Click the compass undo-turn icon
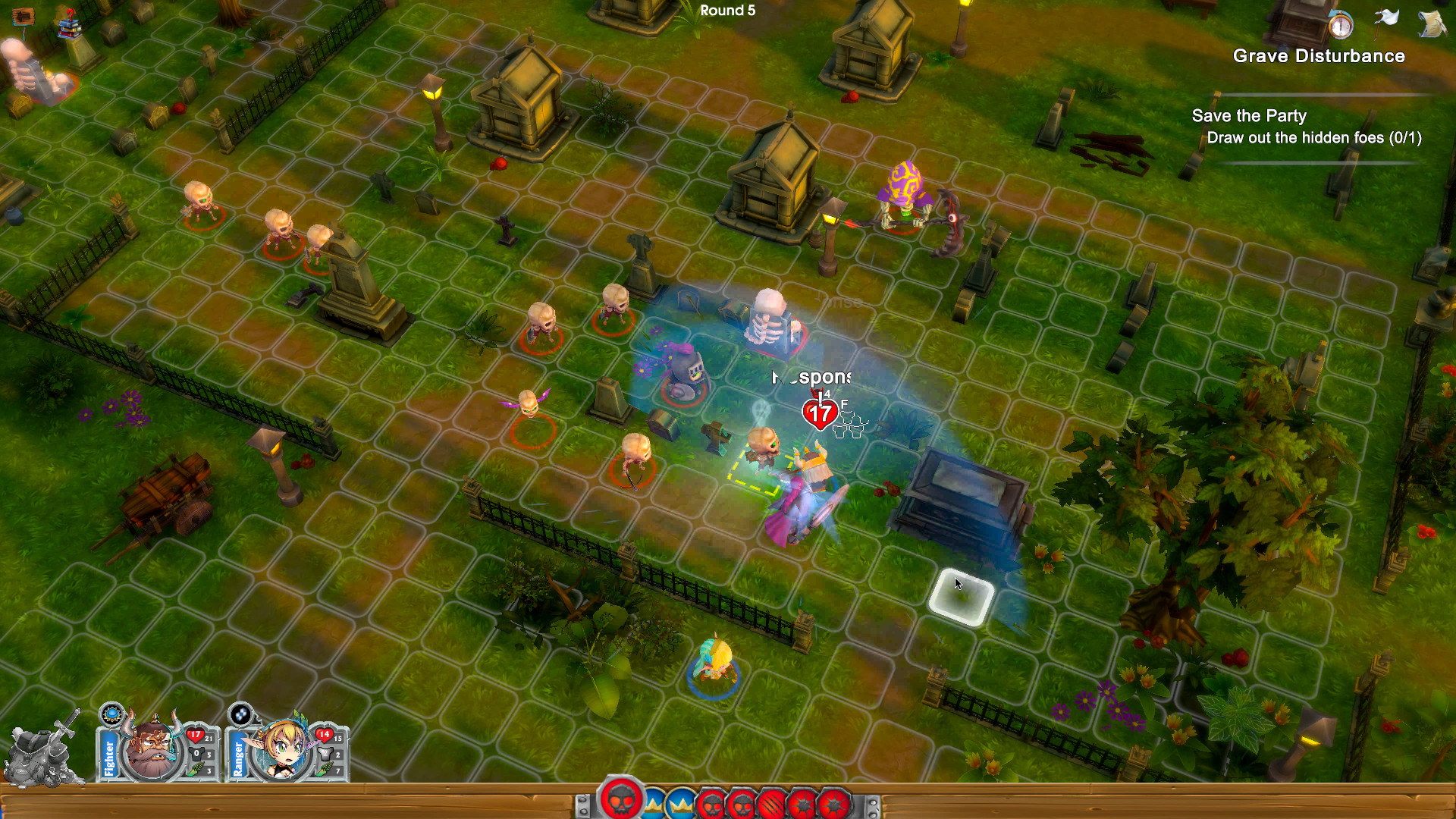Viewport: 1456px width, 819px height. [x=1341, y=27]
